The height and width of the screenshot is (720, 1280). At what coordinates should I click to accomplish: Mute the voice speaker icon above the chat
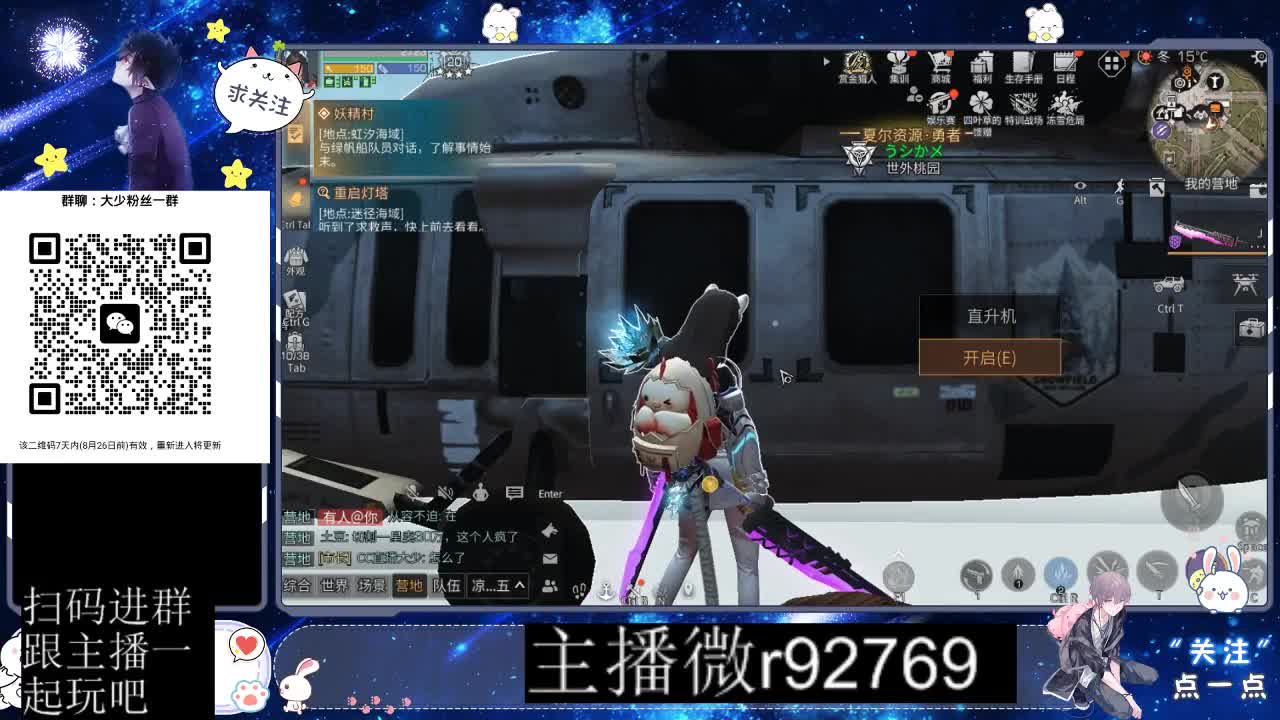(x=445, y=490)
